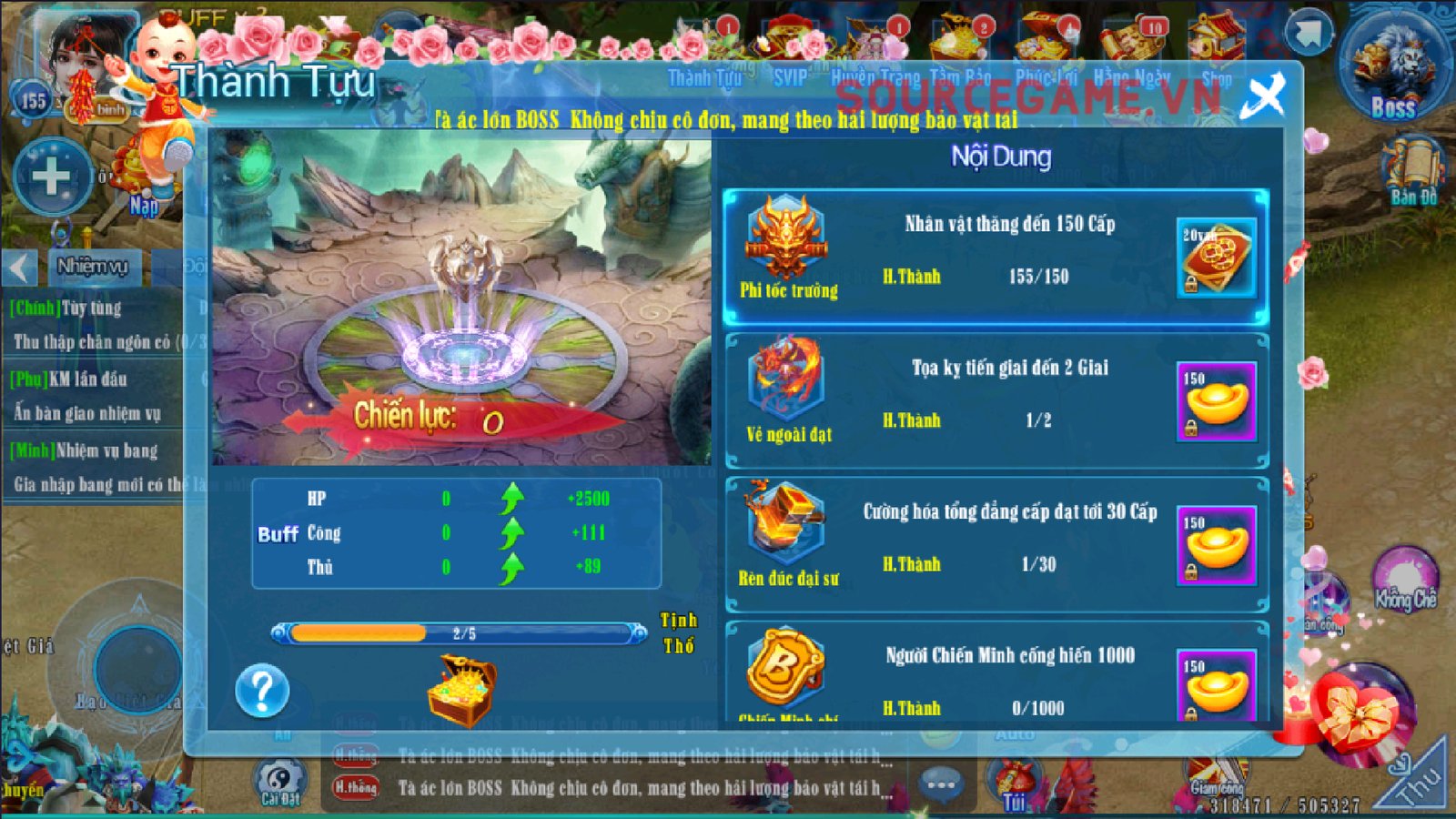This screenshot has height=819, width=1456.
Task: Claim the 20 vạn red envelope reward
Action: (x=1216, y=258)
